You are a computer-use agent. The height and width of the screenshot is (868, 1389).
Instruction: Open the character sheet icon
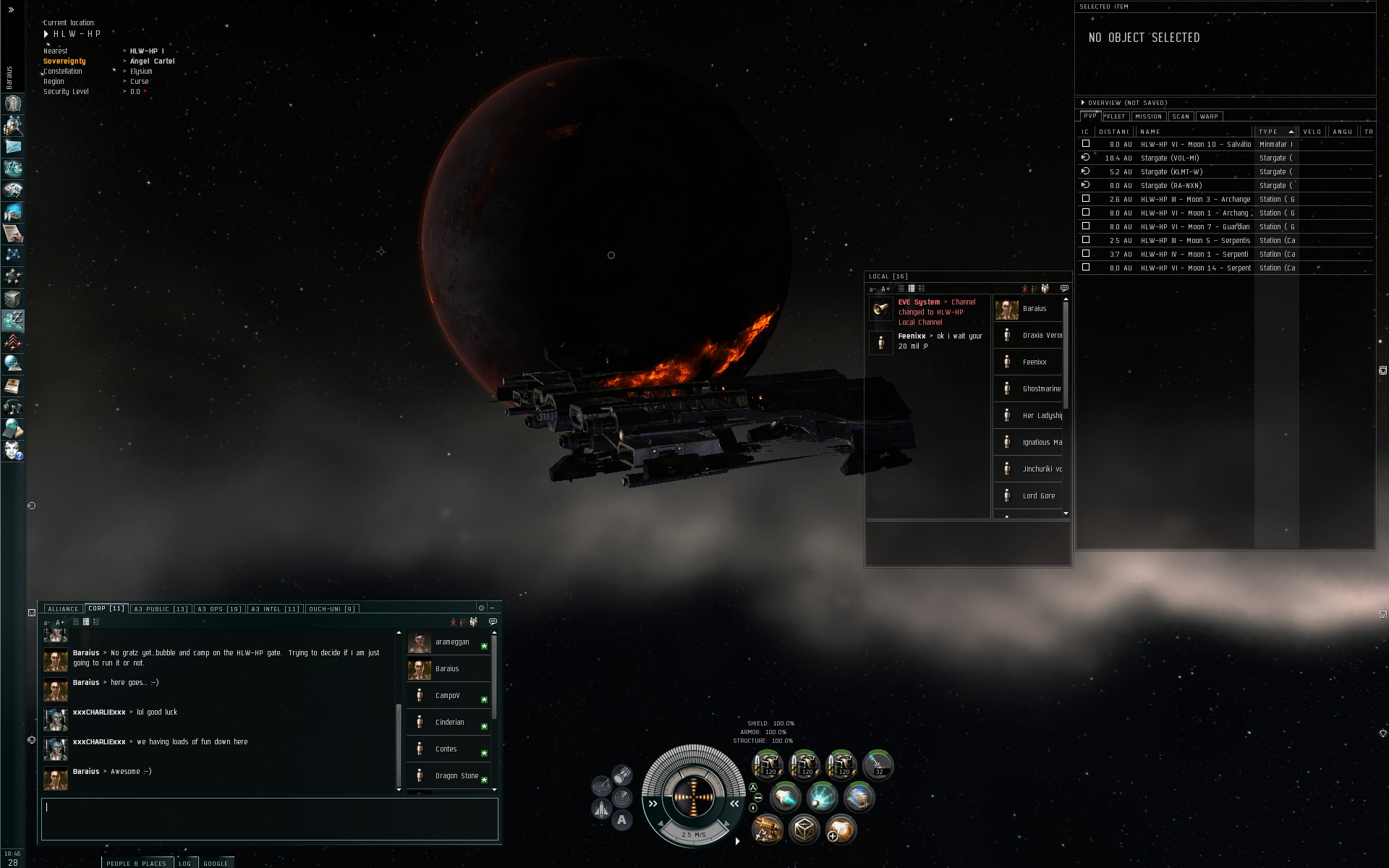[13, 103]
